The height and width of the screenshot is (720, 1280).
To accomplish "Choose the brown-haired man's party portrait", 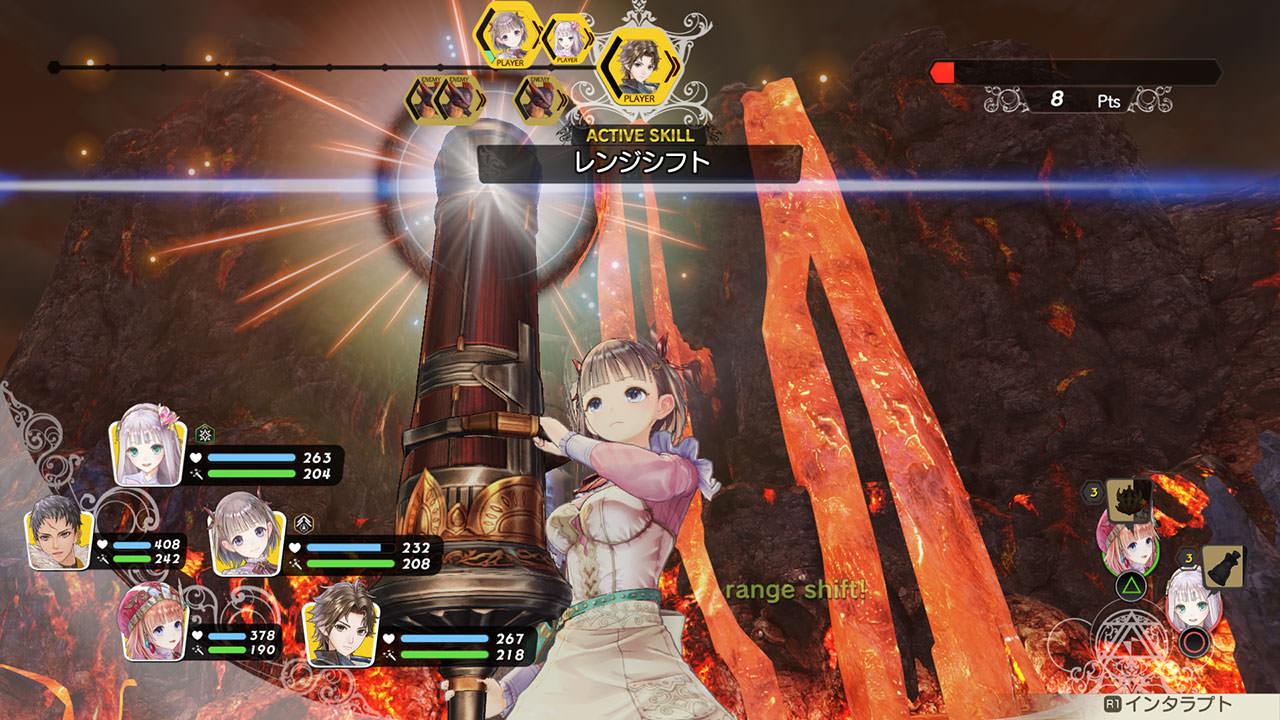I will (x=340, y=623).
